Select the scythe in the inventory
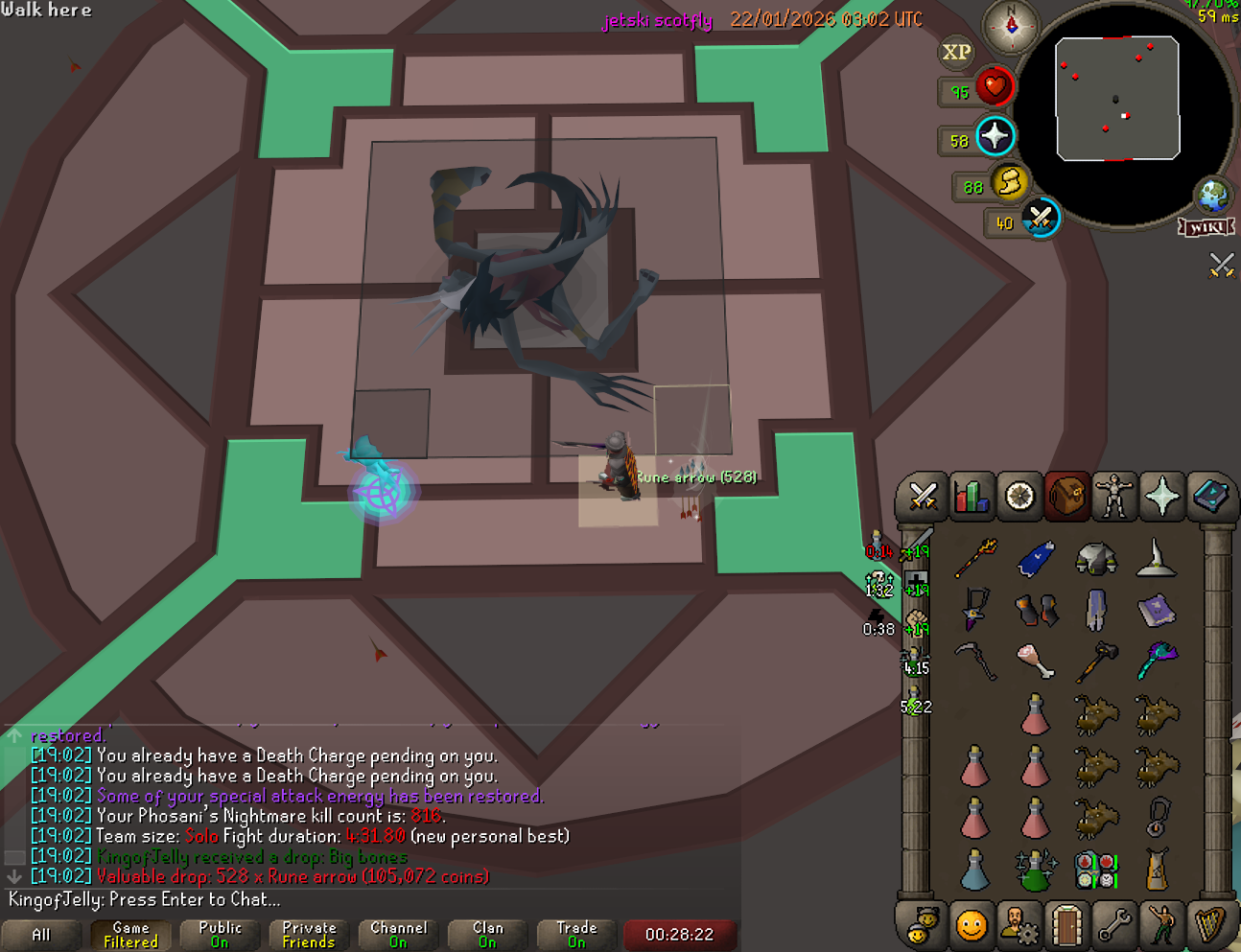The height and width of the screenshot is (952, 1241). tap(975, 661)
